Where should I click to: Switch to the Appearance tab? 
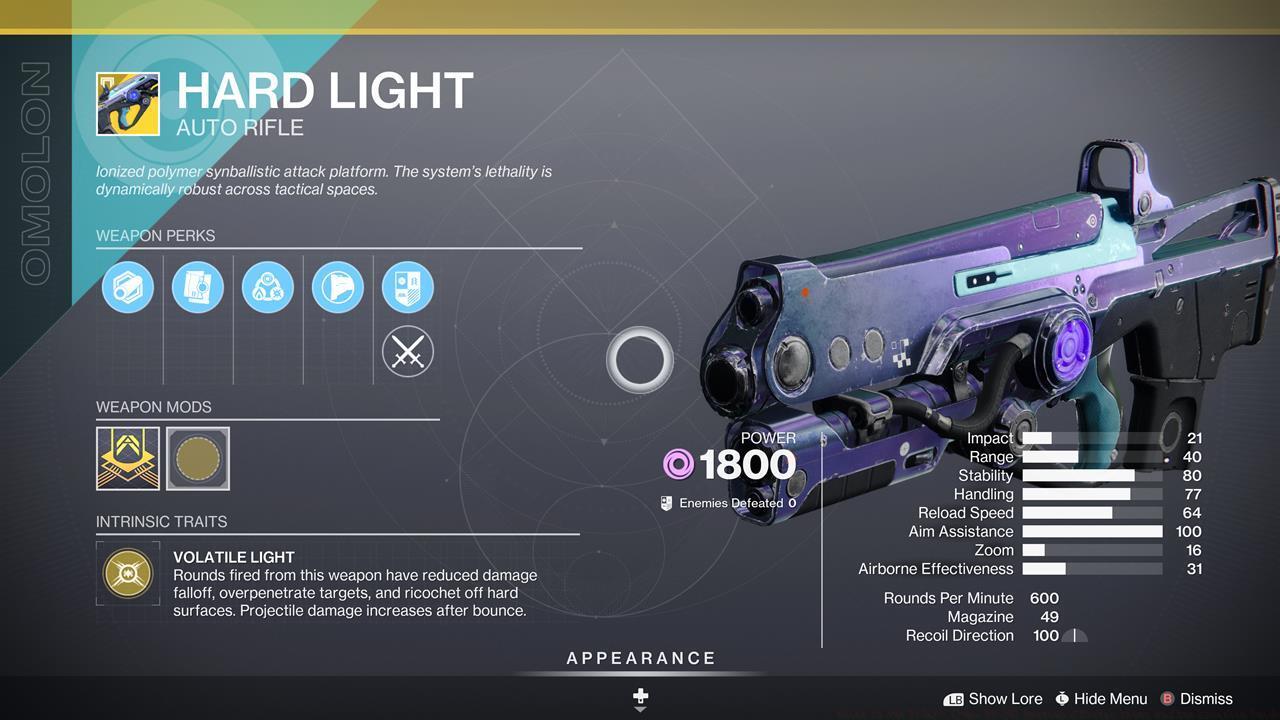point(640,658)
